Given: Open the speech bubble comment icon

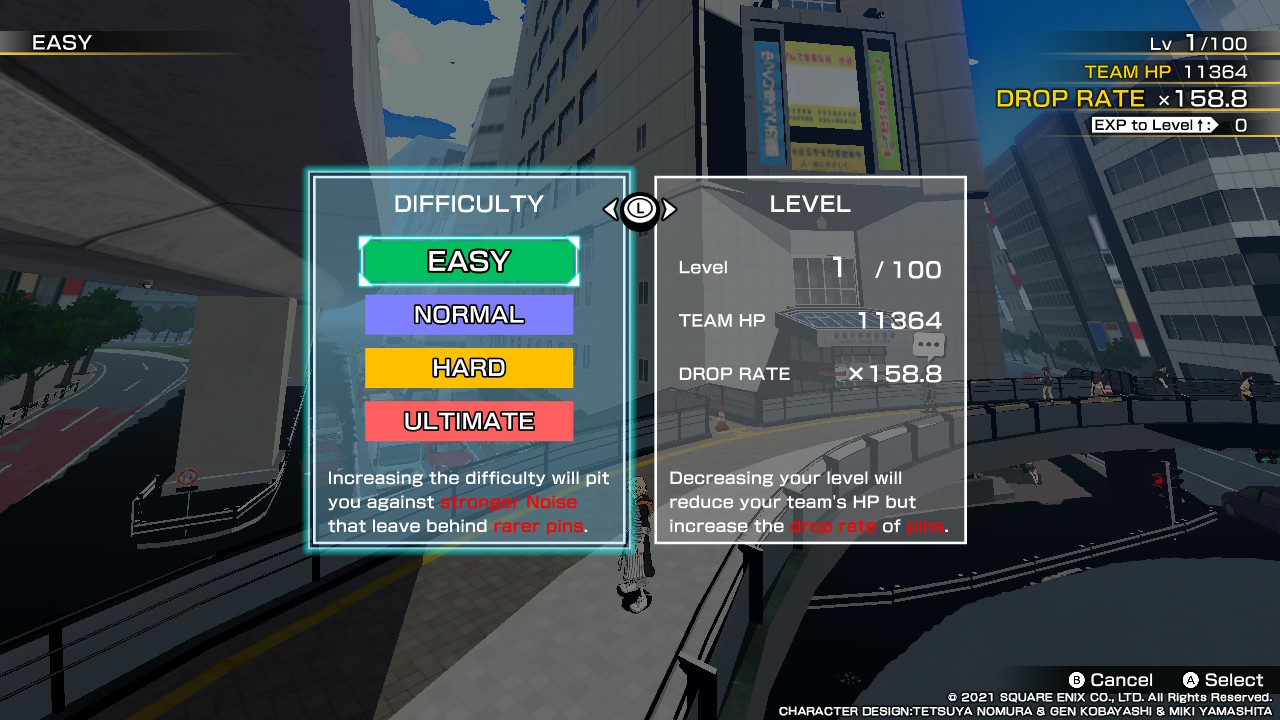Looking at the screenshot, I should point(929,346).
